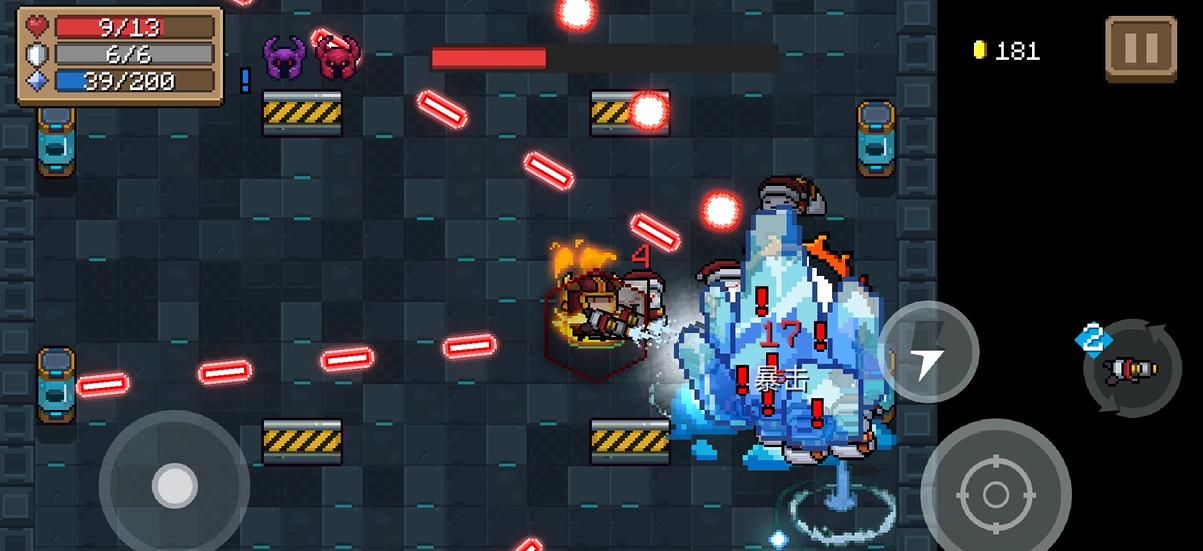Select the purple horned helmet buff icon
The height and width of the screenshot is (551, 1203).
tap(285, 57)
